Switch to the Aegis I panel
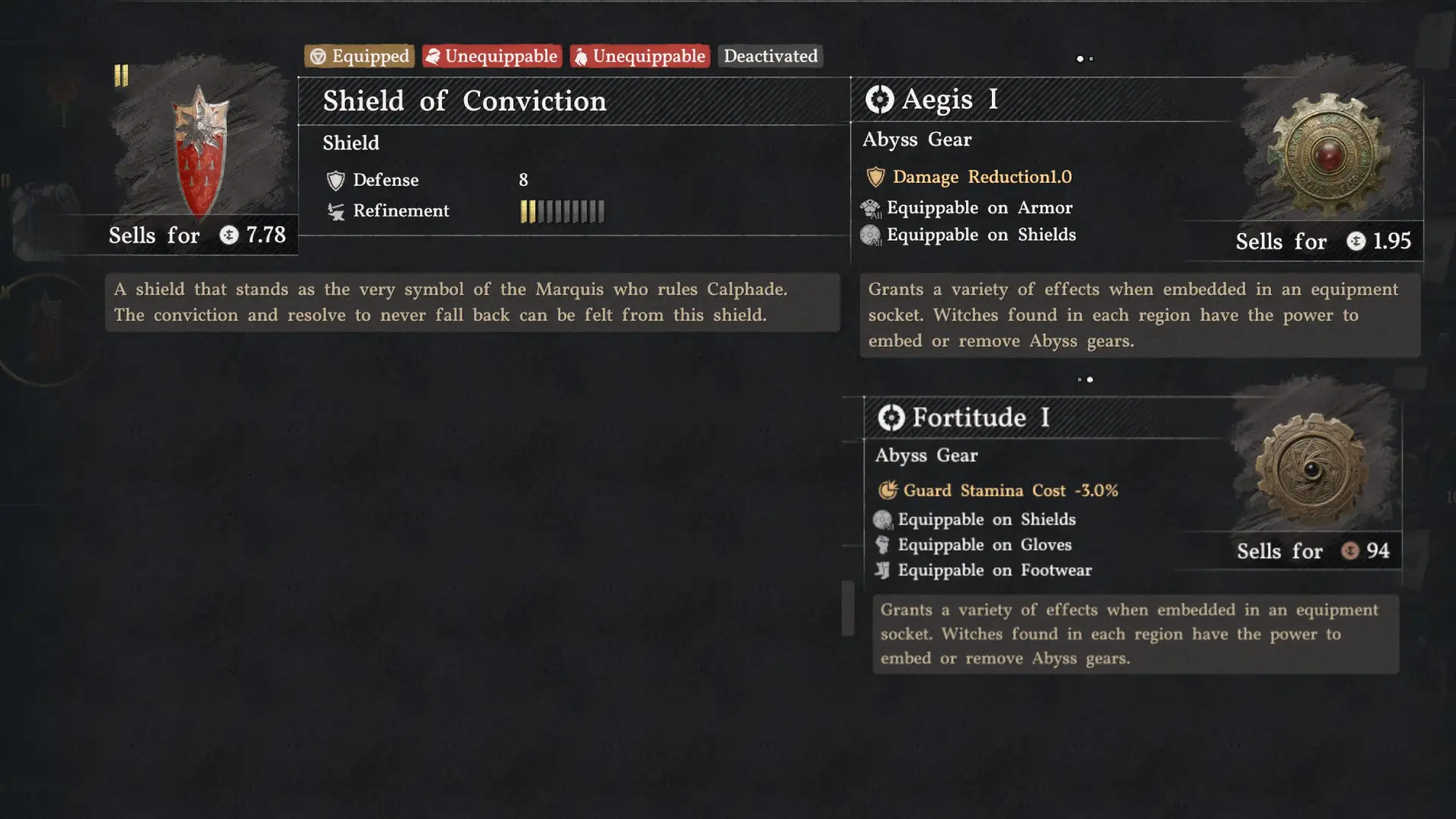The image size is (1456, 819). pos(949,99)
